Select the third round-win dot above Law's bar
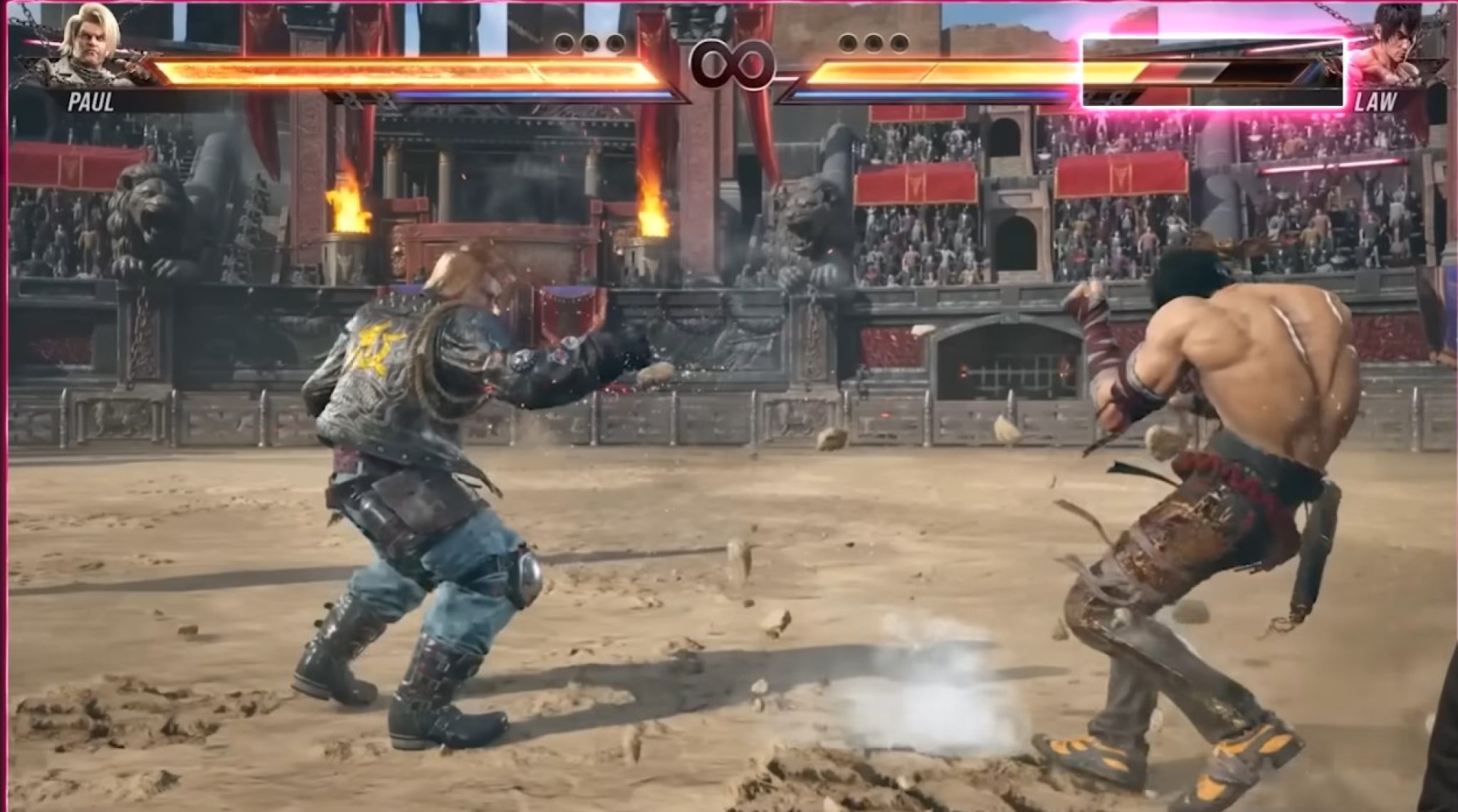The image size is (1458, 812). pyautogui.click(x=898, y=44)
